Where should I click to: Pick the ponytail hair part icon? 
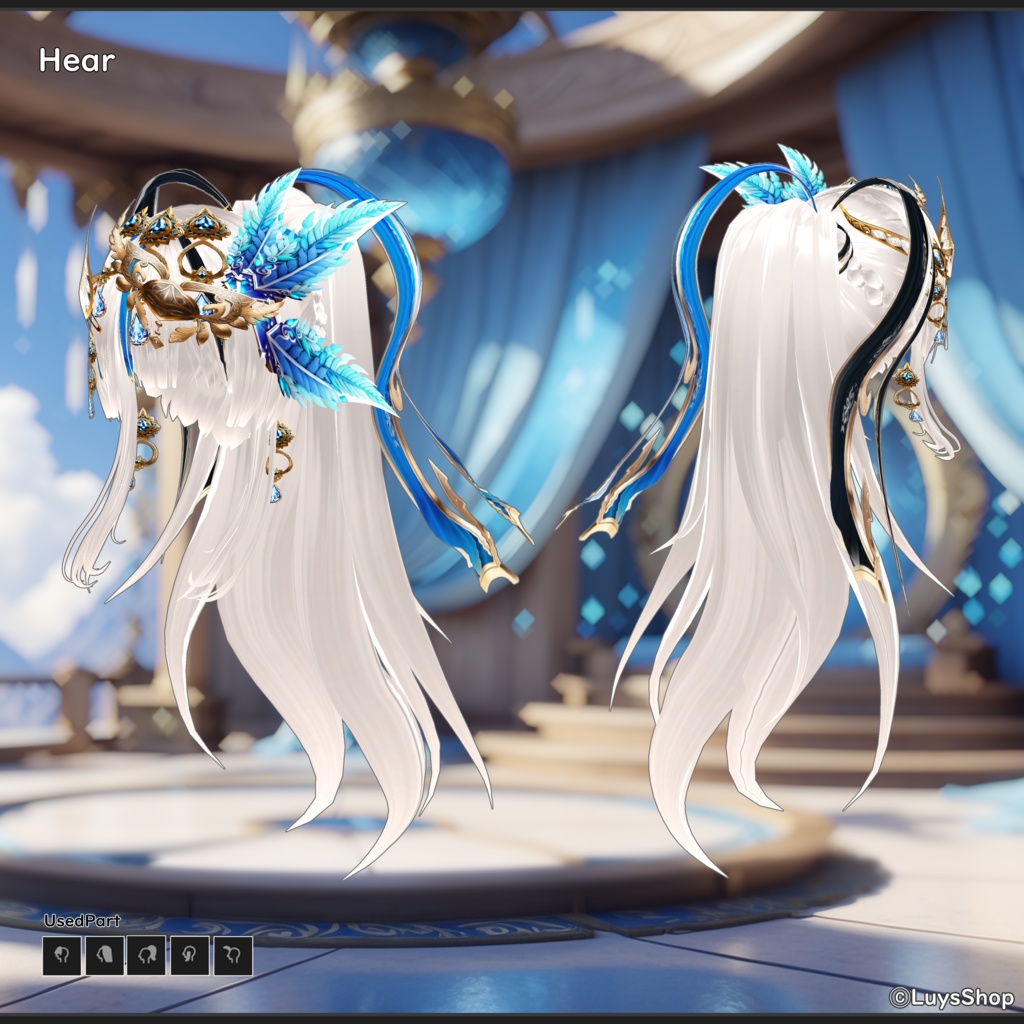[147, 956]
